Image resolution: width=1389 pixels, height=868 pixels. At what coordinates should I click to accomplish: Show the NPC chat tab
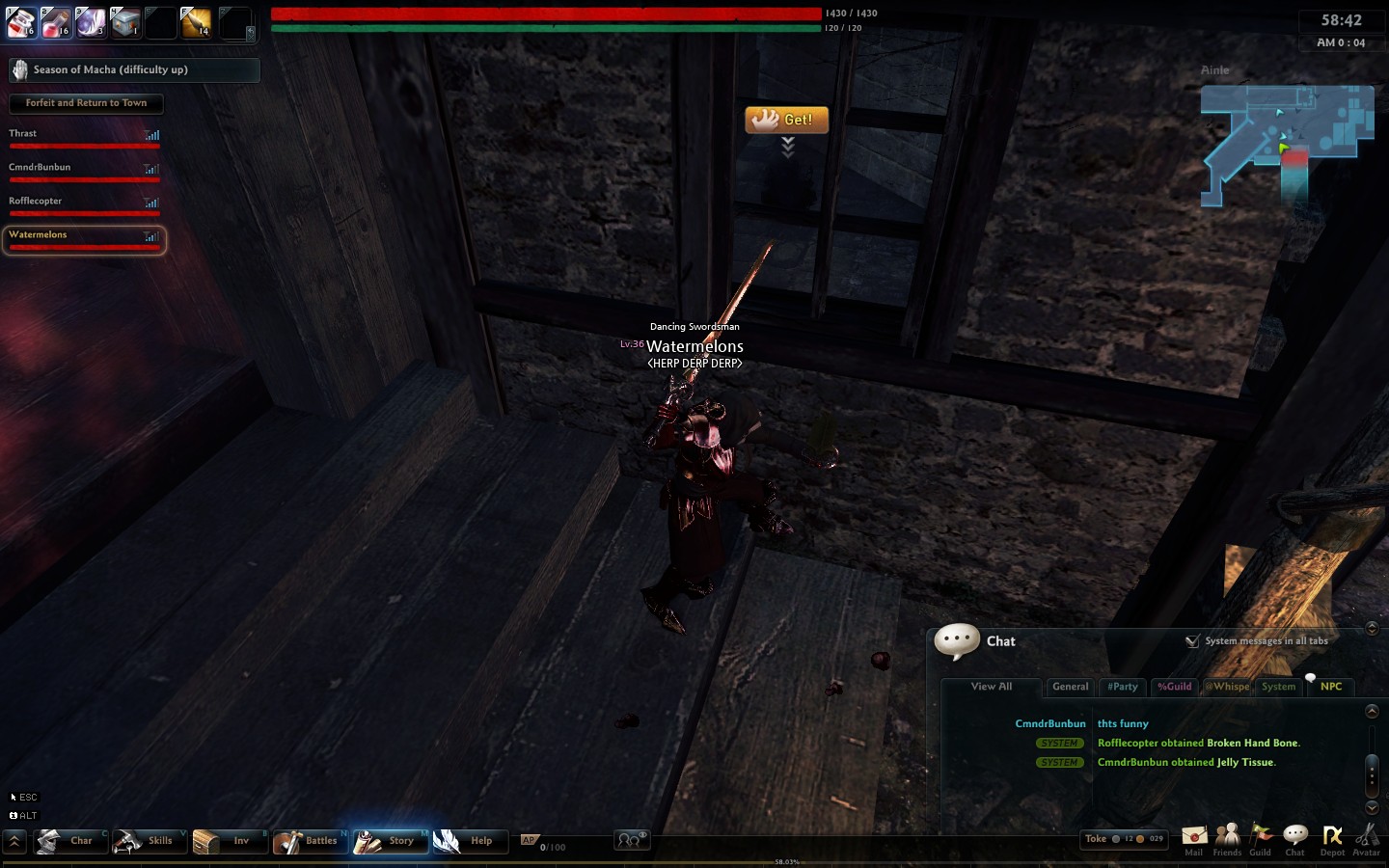(1331, 687)
